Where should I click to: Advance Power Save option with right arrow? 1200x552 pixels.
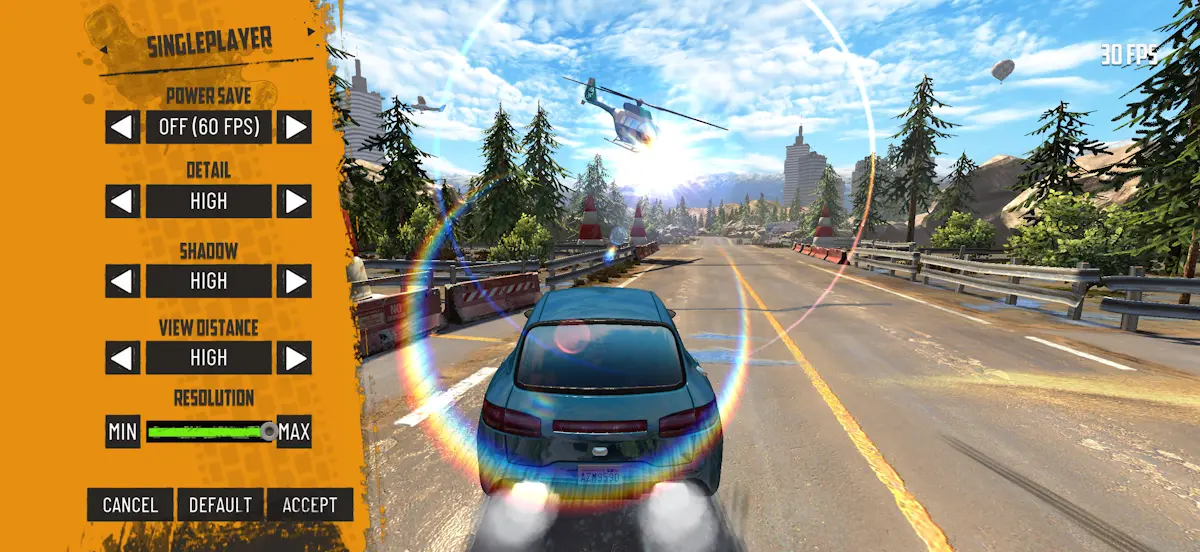pos(294,127)
